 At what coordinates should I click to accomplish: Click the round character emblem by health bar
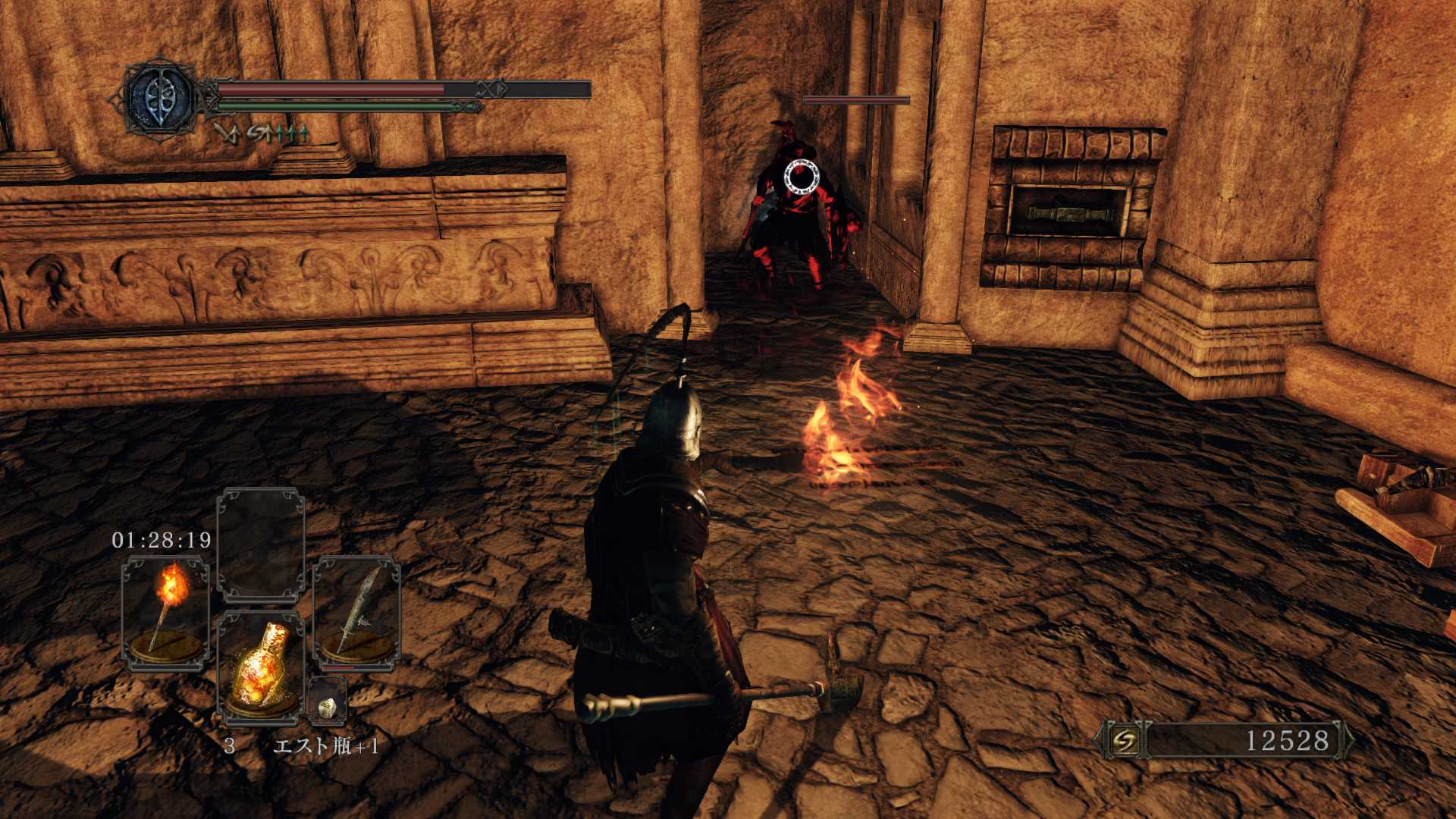160,99
